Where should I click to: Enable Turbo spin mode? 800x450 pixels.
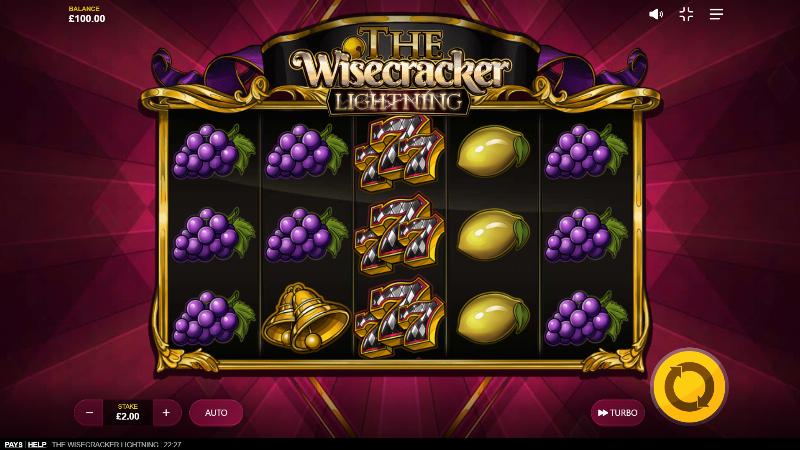pos(617,412)
